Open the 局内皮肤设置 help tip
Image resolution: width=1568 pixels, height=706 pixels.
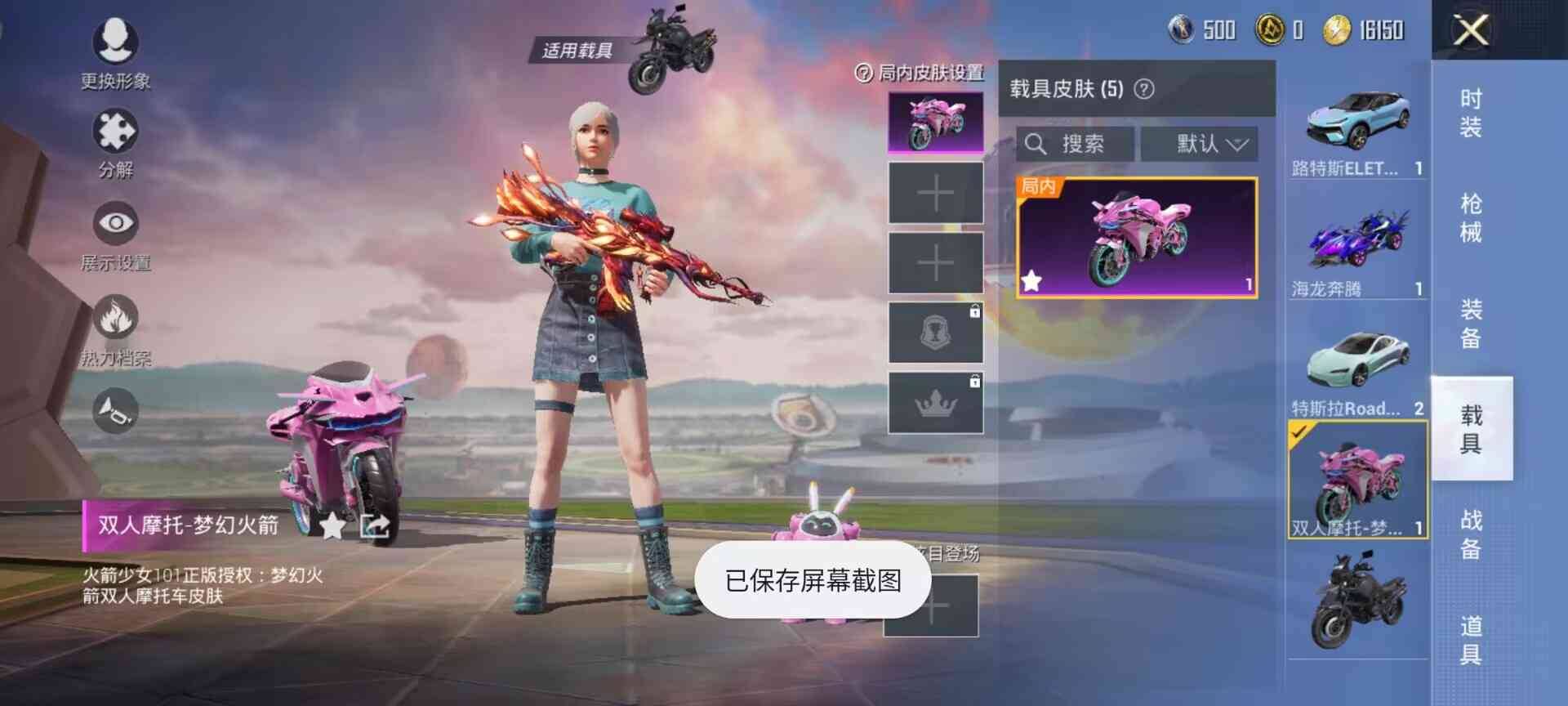(863, 73)
